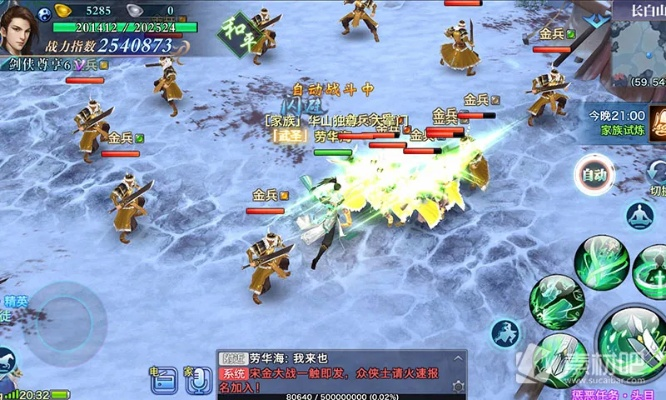Mount the horse using the round icon
The image size is (666, 400).
click(504, 333)
